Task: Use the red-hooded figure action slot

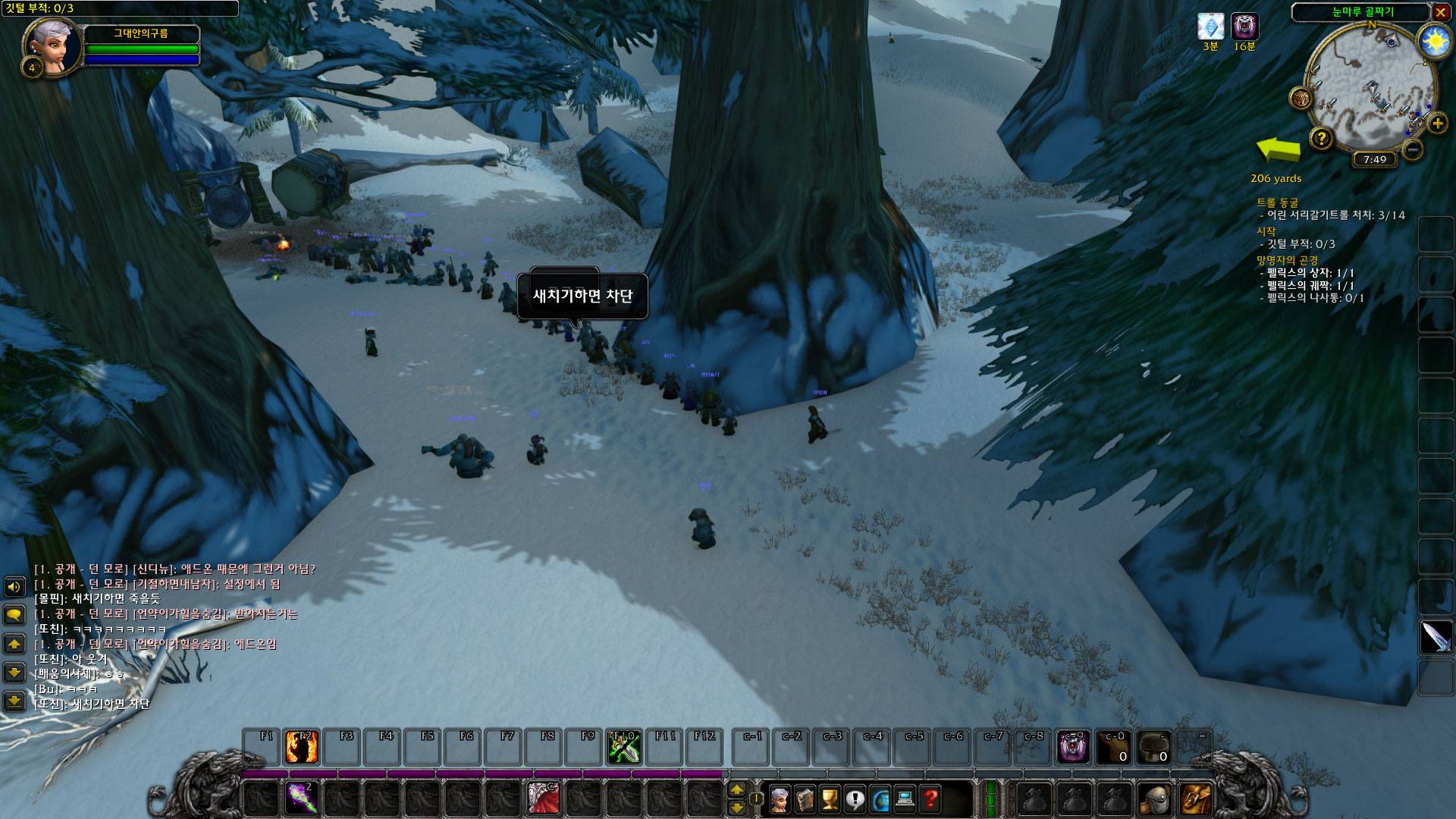Action: pyautogui.click(x=543, y=799)
